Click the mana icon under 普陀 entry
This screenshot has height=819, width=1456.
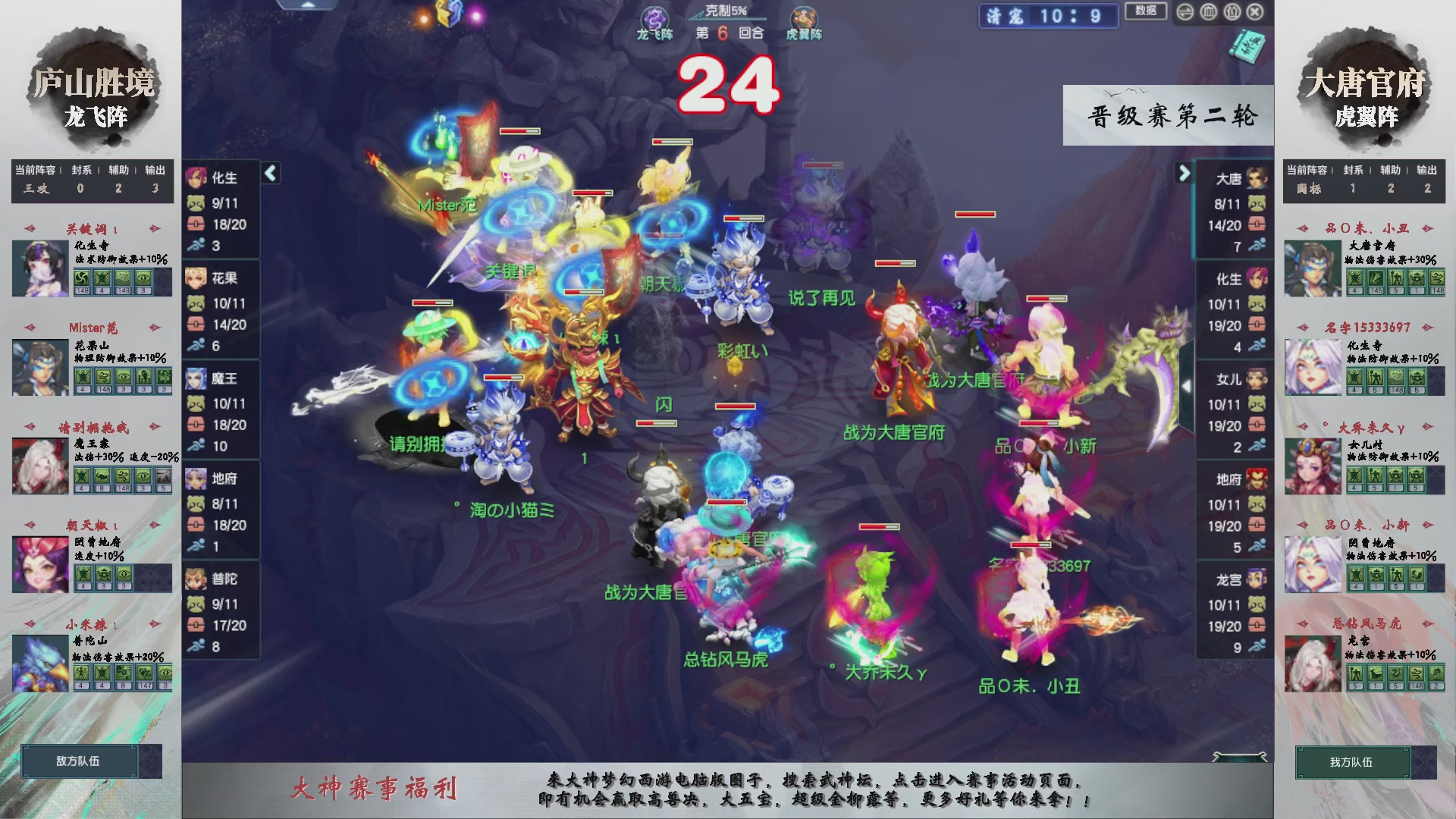pos(196,604)
